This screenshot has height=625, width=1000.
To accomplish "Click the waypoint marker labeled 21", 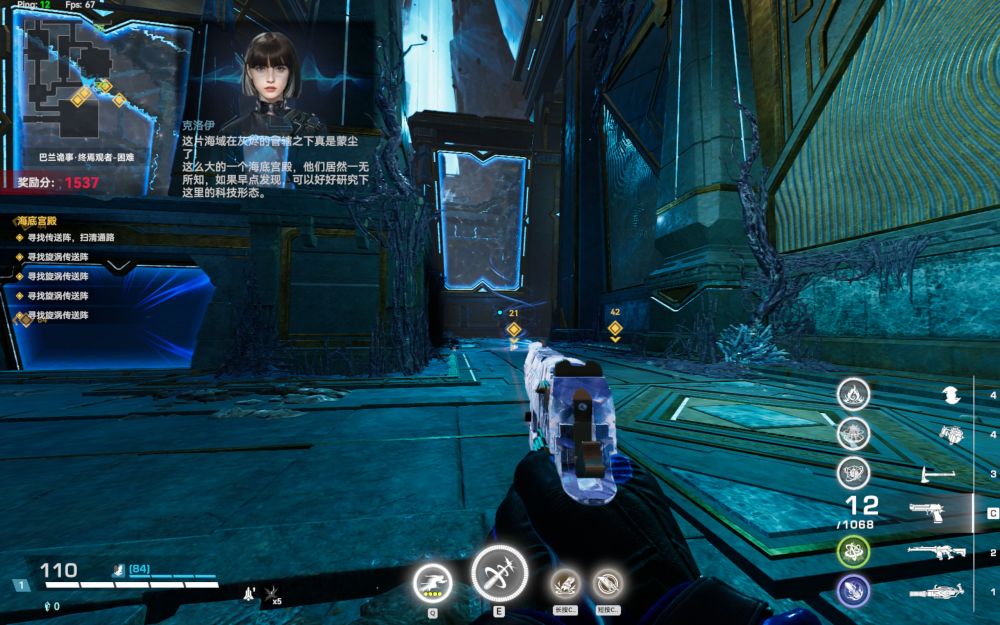I will click(x=514, y=329).
